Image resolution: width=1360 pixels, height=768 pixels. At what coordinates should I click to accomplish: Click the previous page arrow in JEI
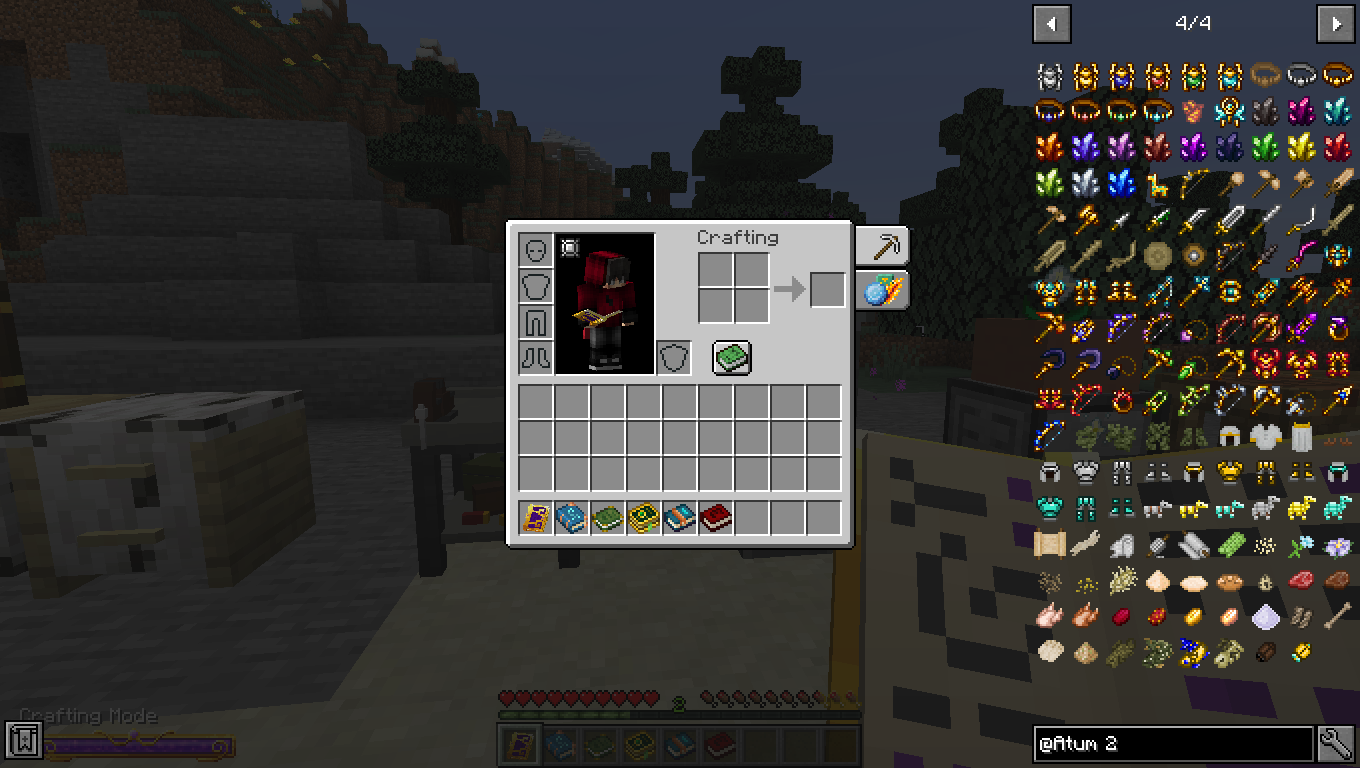(1051, 23)
